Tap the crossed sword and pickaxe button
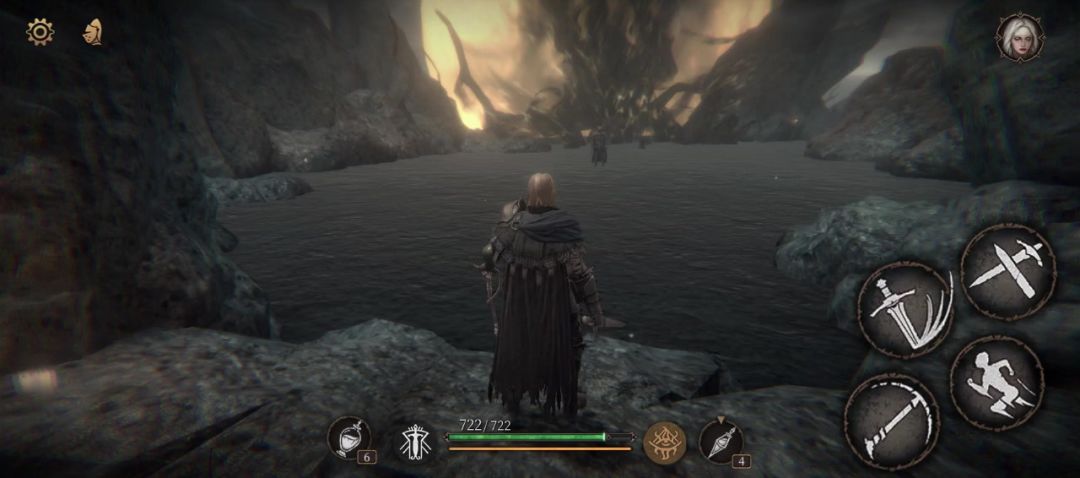Screen dimensions: 1080x478 click(x=1007, y=271)
